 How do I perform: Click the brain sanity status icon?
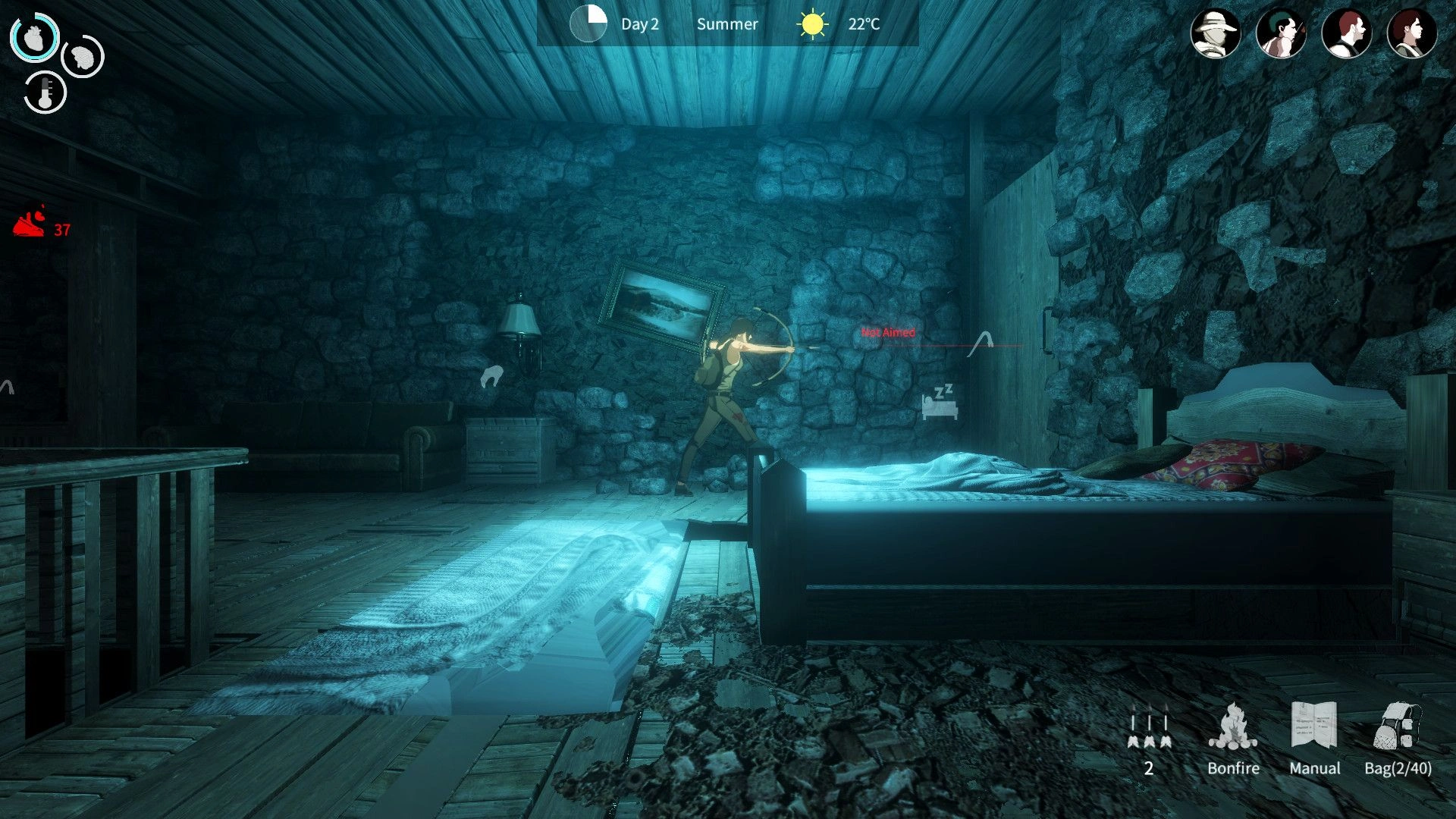(x=82, y=56)
